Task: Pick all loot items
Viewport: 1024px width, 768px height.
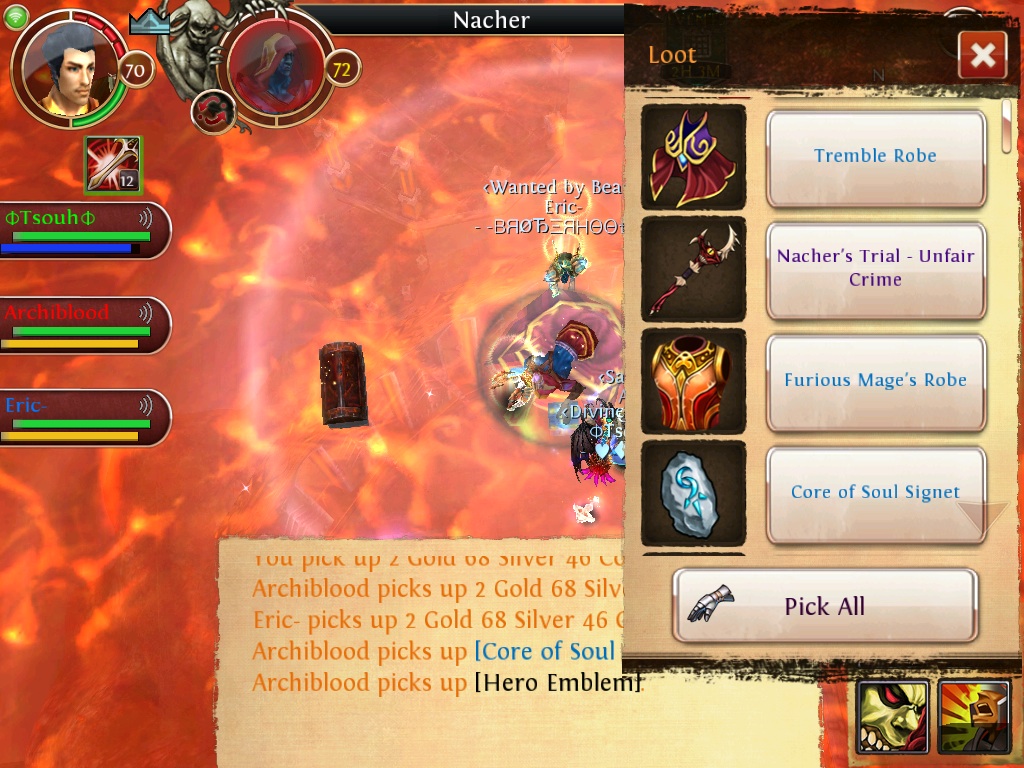Action: [x=824, y=606]
